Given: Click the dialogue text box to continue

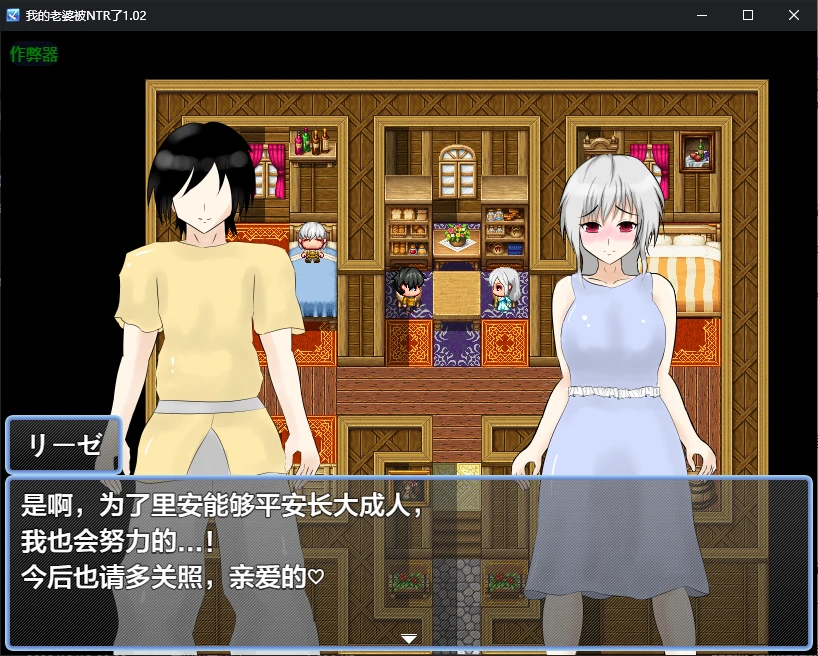Looking at the screenshot, I should [408, 562].
